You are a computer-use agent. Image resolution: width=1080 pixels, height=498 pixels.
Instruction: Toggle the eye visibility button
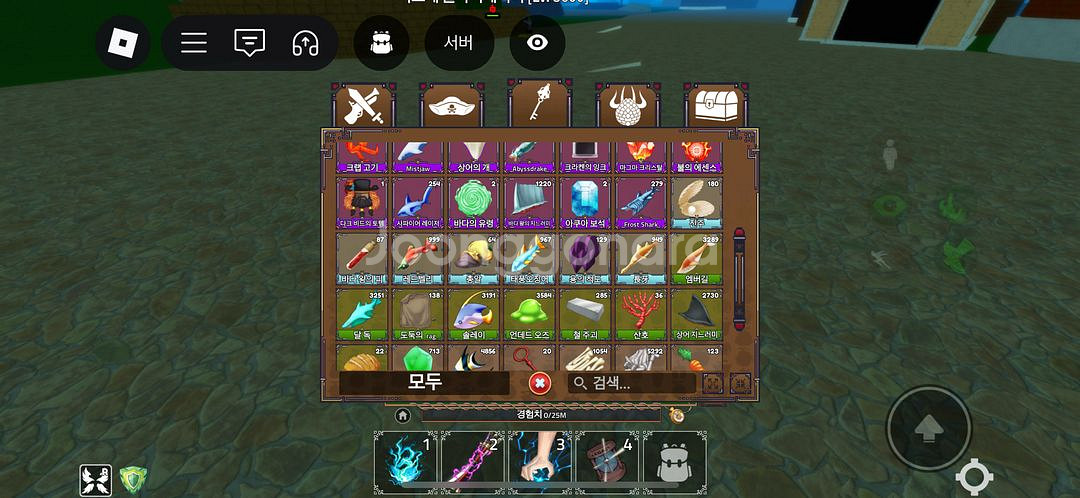point(537,43)
